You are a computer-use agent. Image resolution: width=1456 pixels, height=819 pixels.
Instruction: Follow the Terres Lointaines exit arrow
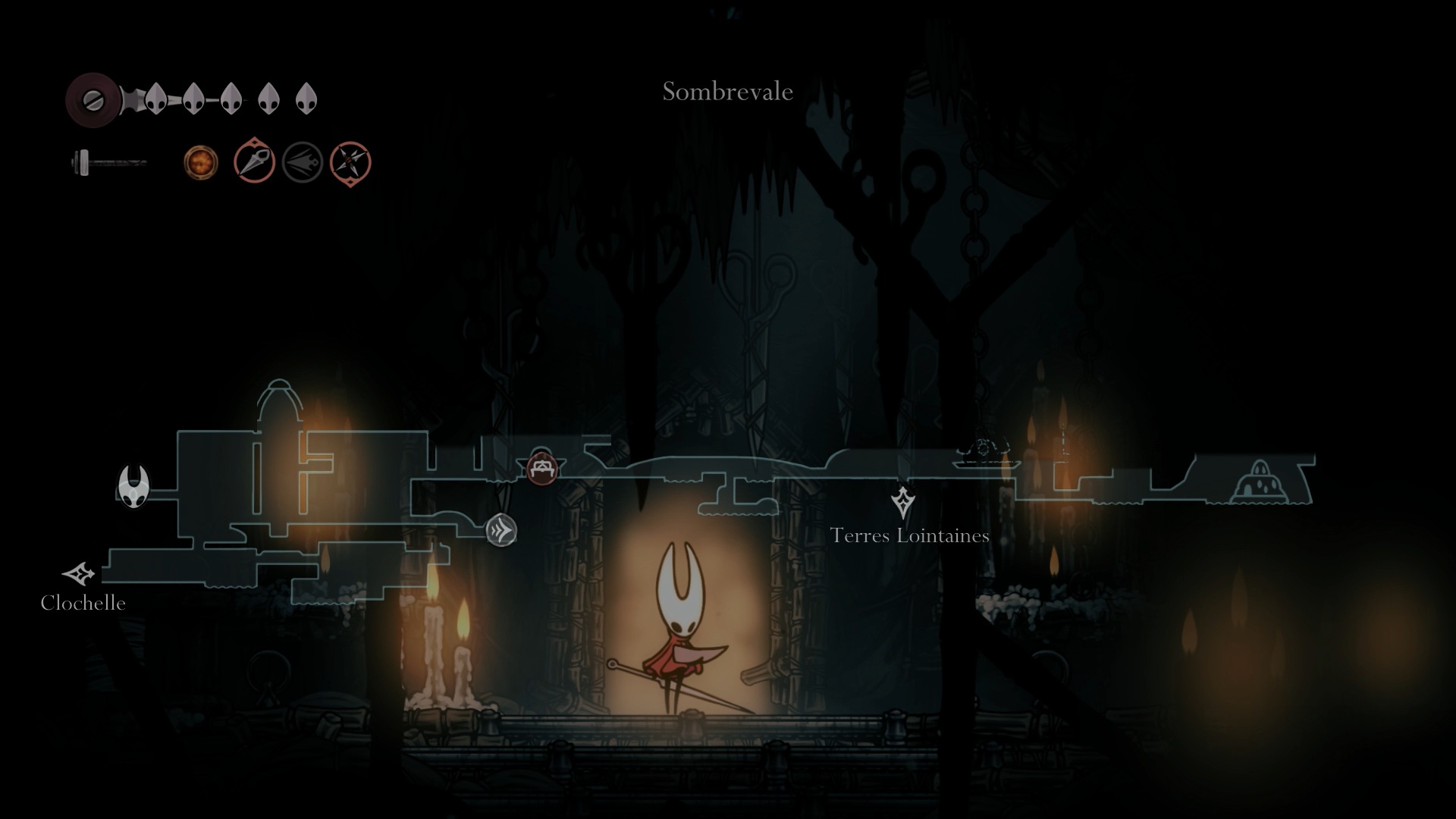point(902,502)
